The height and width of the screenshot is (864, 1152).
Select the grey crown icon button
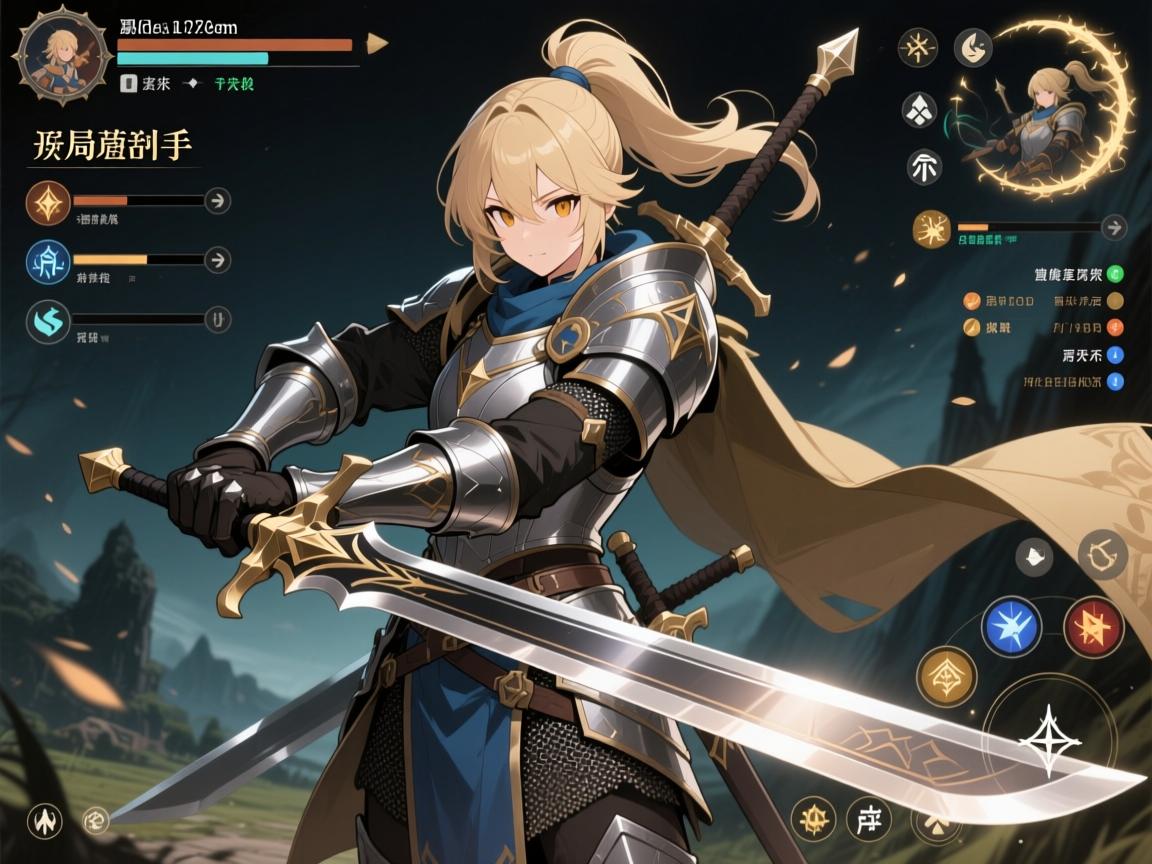1033,558
